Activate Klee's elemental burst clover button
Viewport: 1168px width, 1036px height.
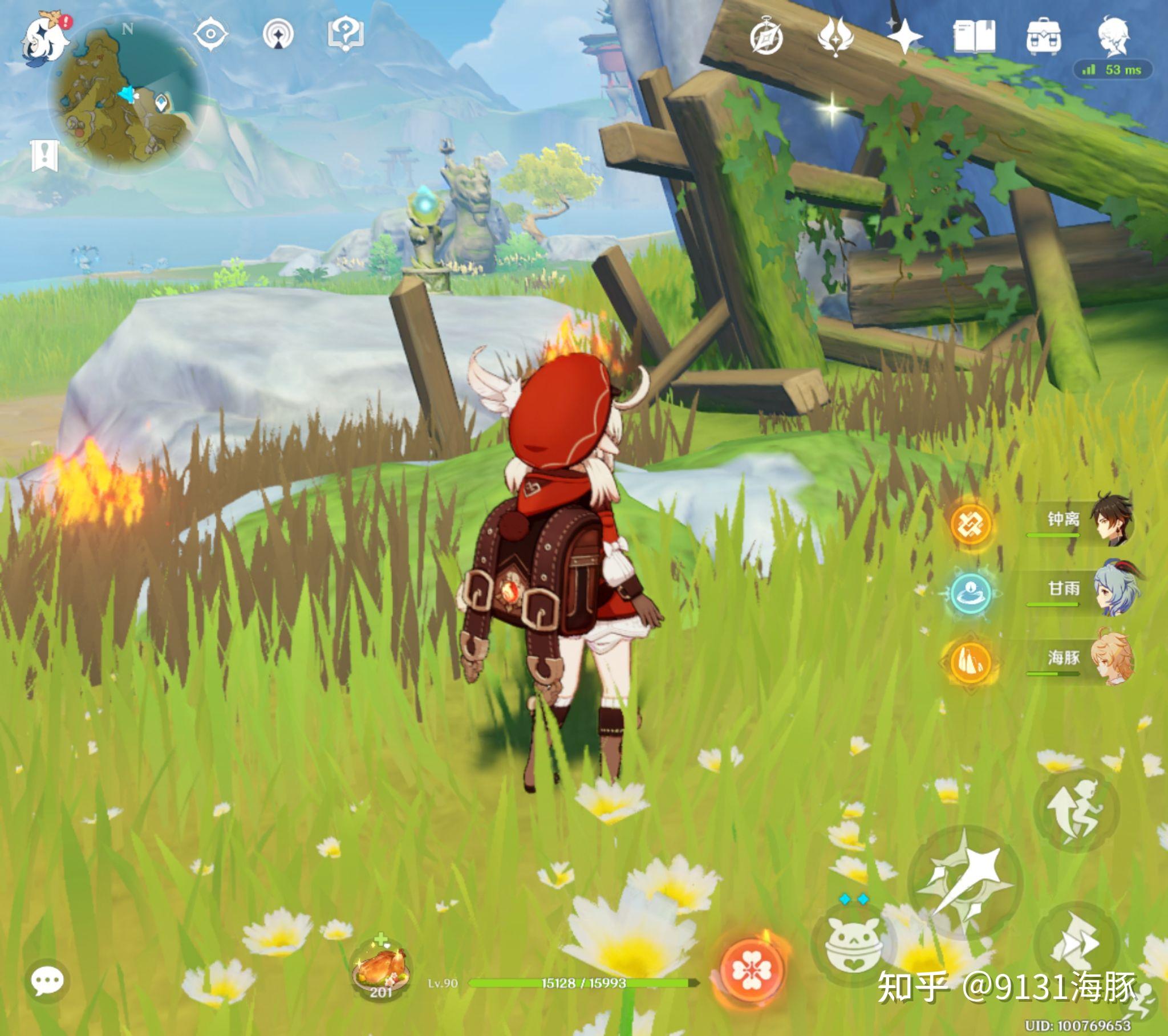753,969
